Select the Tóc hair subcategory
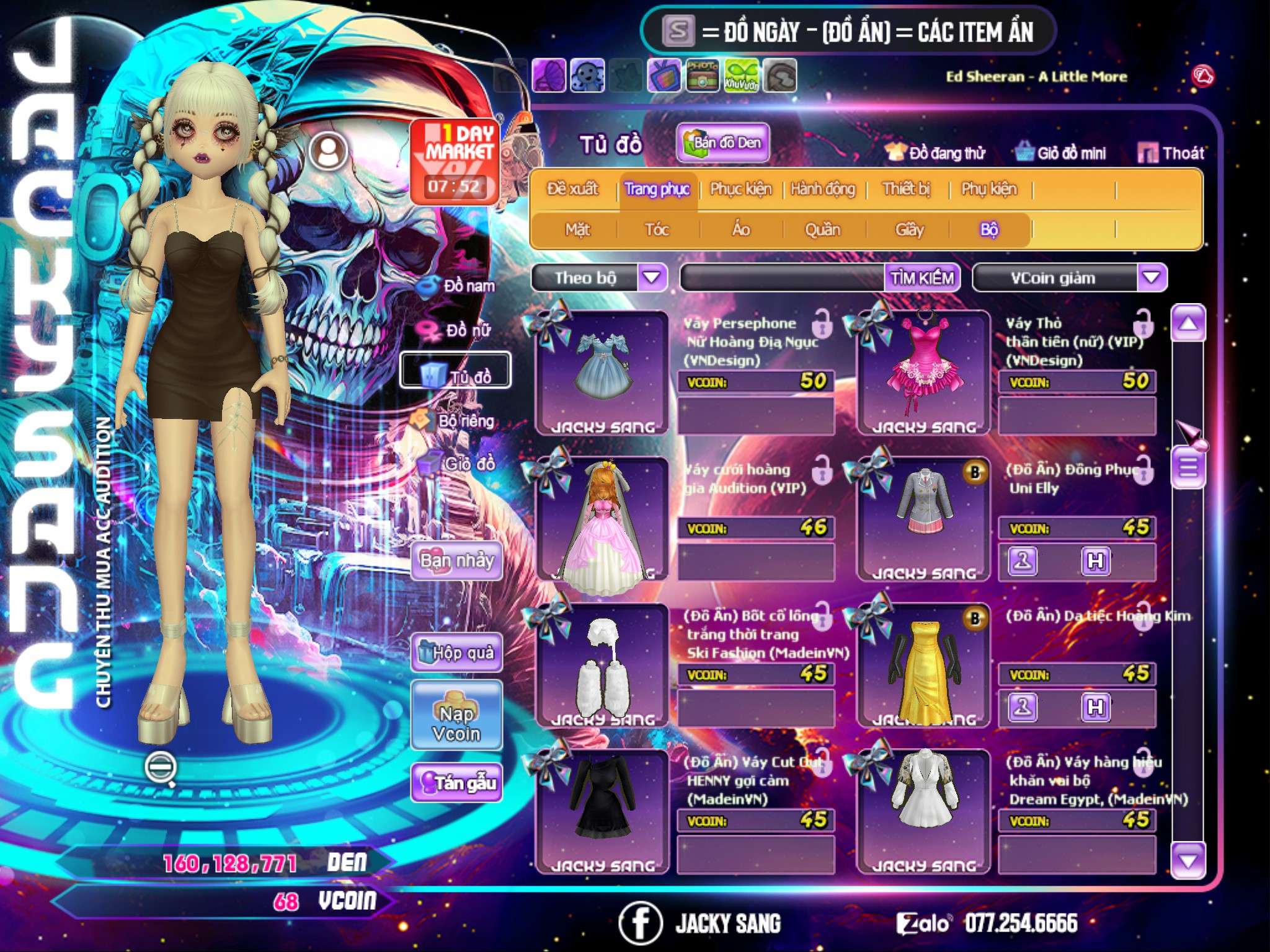Screen dimensions: 1270x952 (x=657, y=230)
